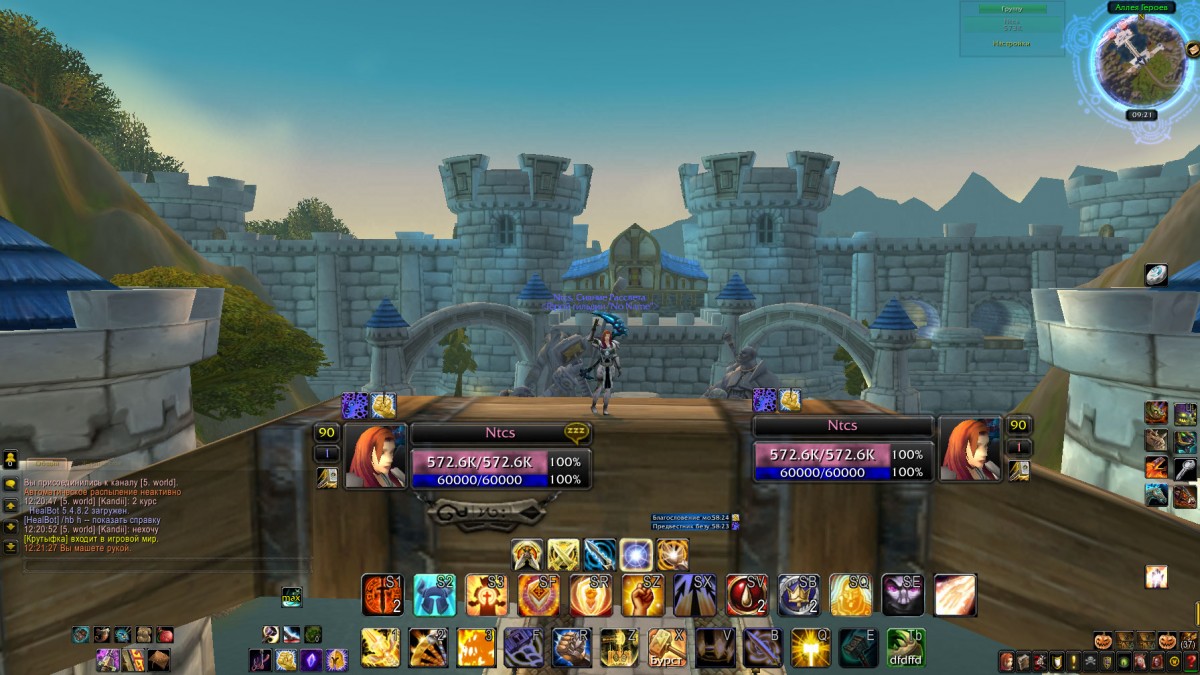
Task: Click the green Группу bar
Action: 1012,9
